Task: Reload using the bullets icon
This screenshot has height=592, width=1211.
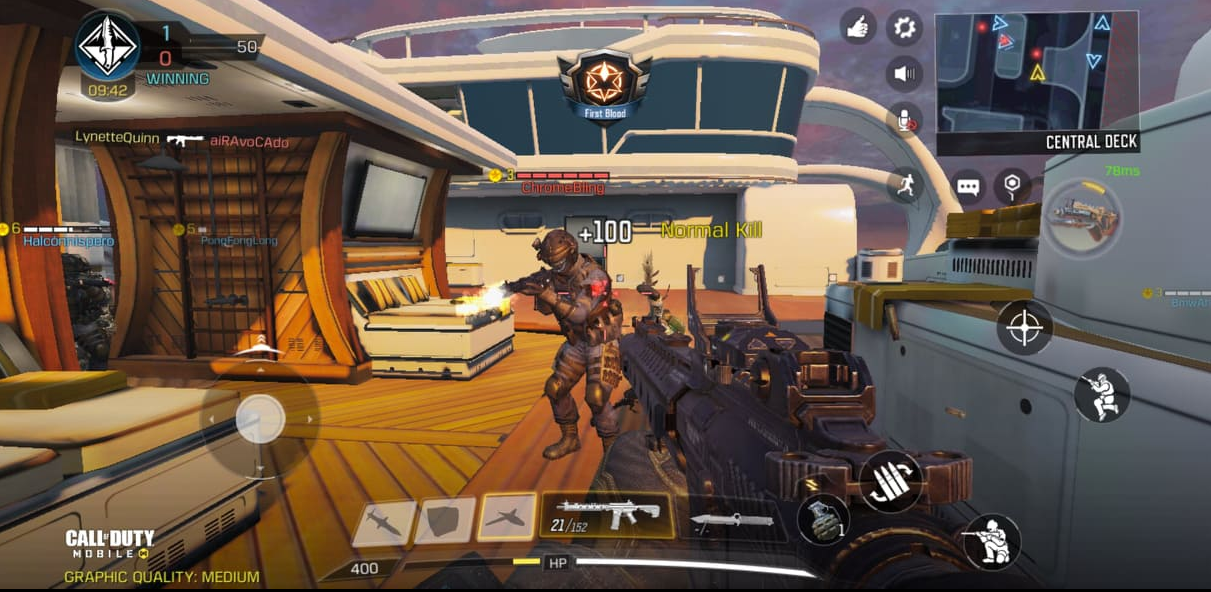Action: coord(890,482)
